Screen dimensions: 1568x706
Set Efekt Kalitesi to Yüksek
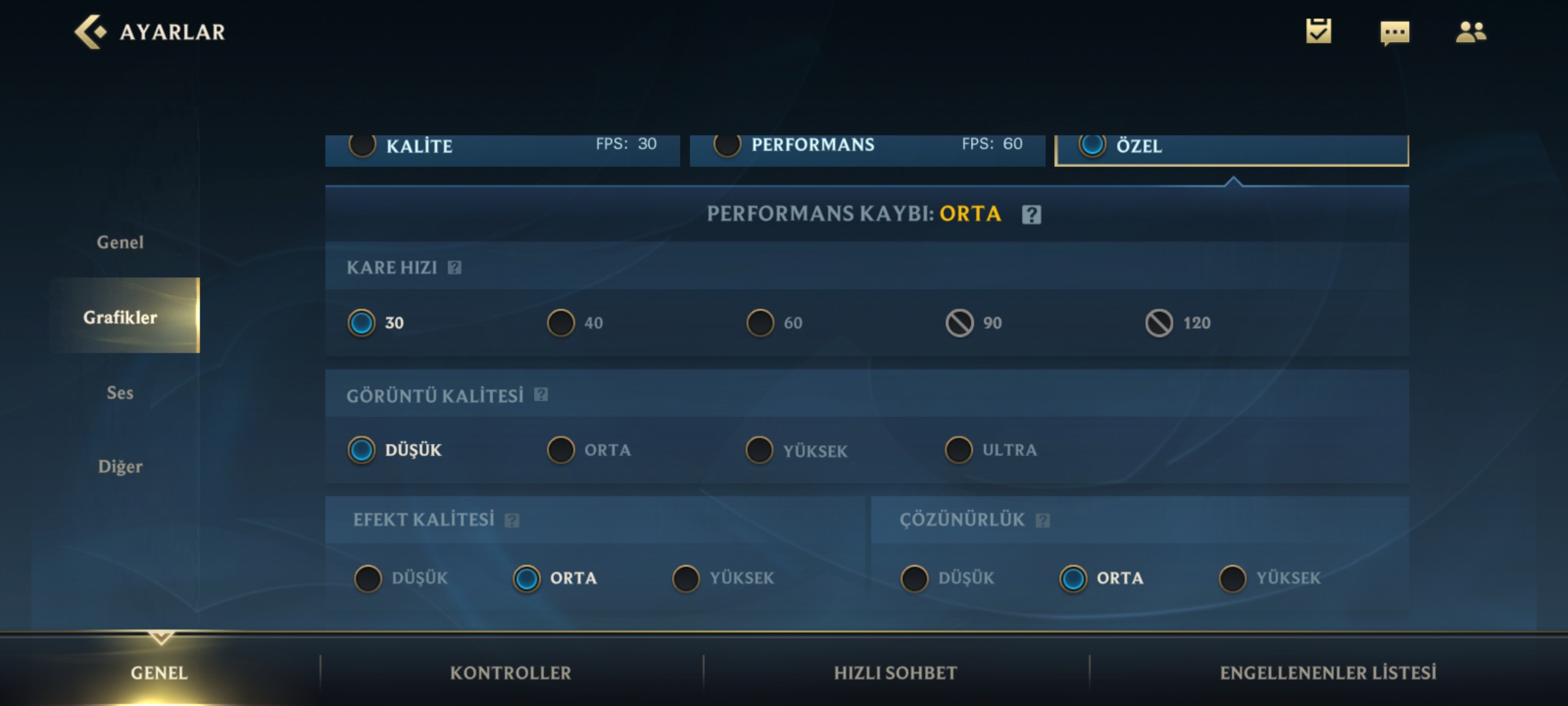(686, 579)
